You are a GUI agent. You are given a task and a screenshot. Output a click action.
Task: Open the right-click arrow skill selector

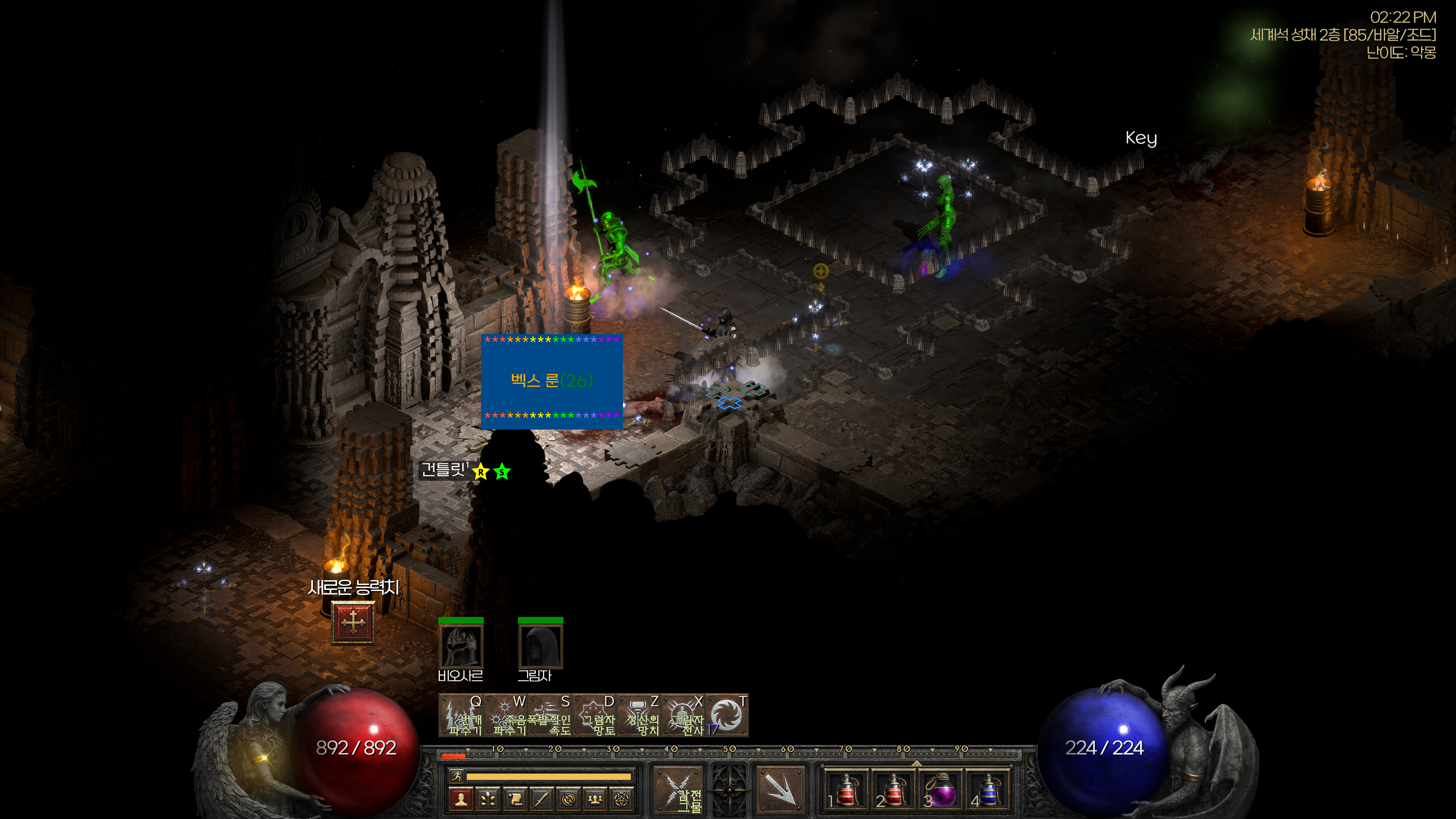point(780,789)
